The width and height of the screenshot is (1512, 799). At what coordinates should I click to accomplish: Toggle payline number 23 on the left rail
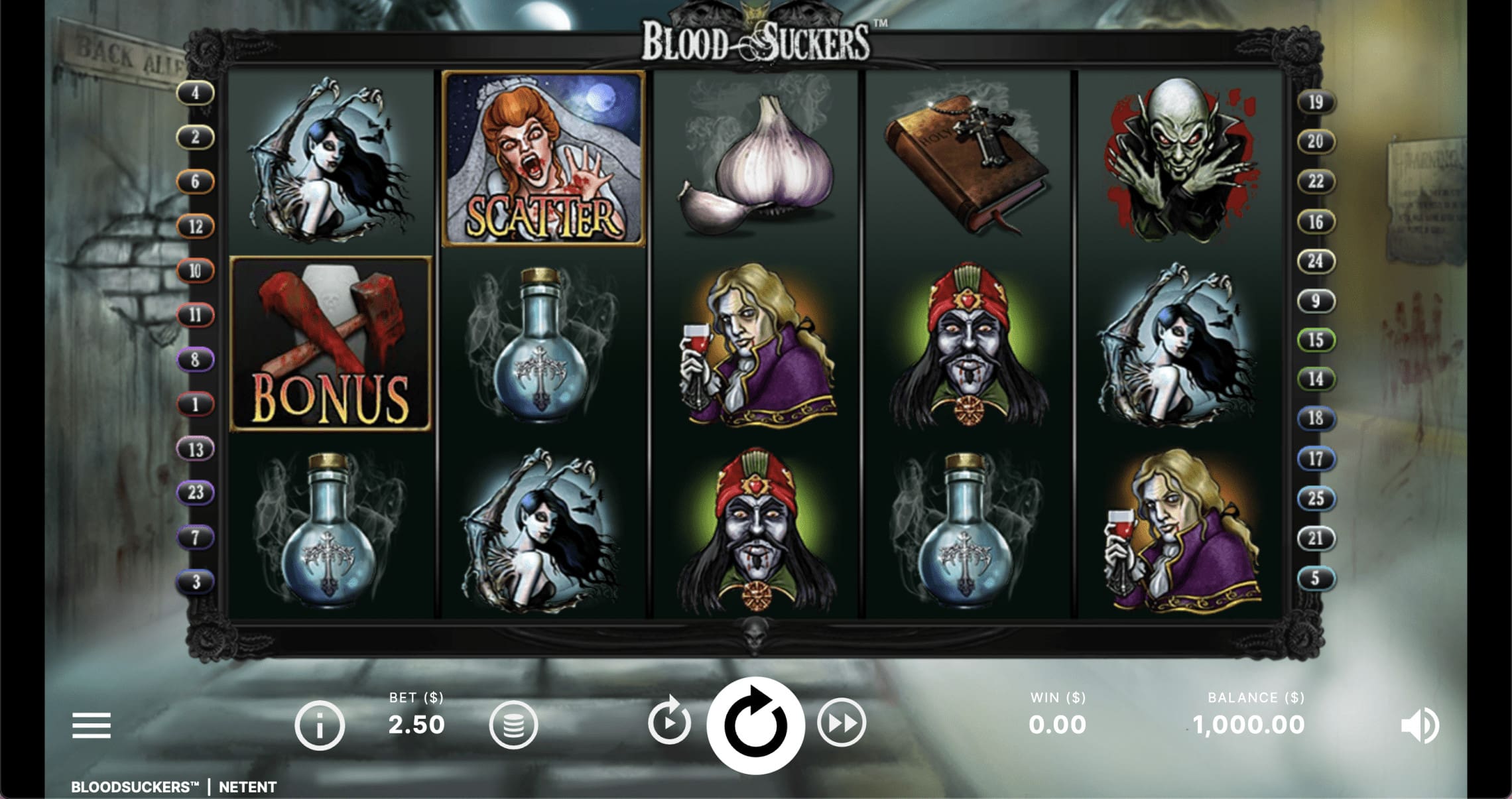click(196, 493)
